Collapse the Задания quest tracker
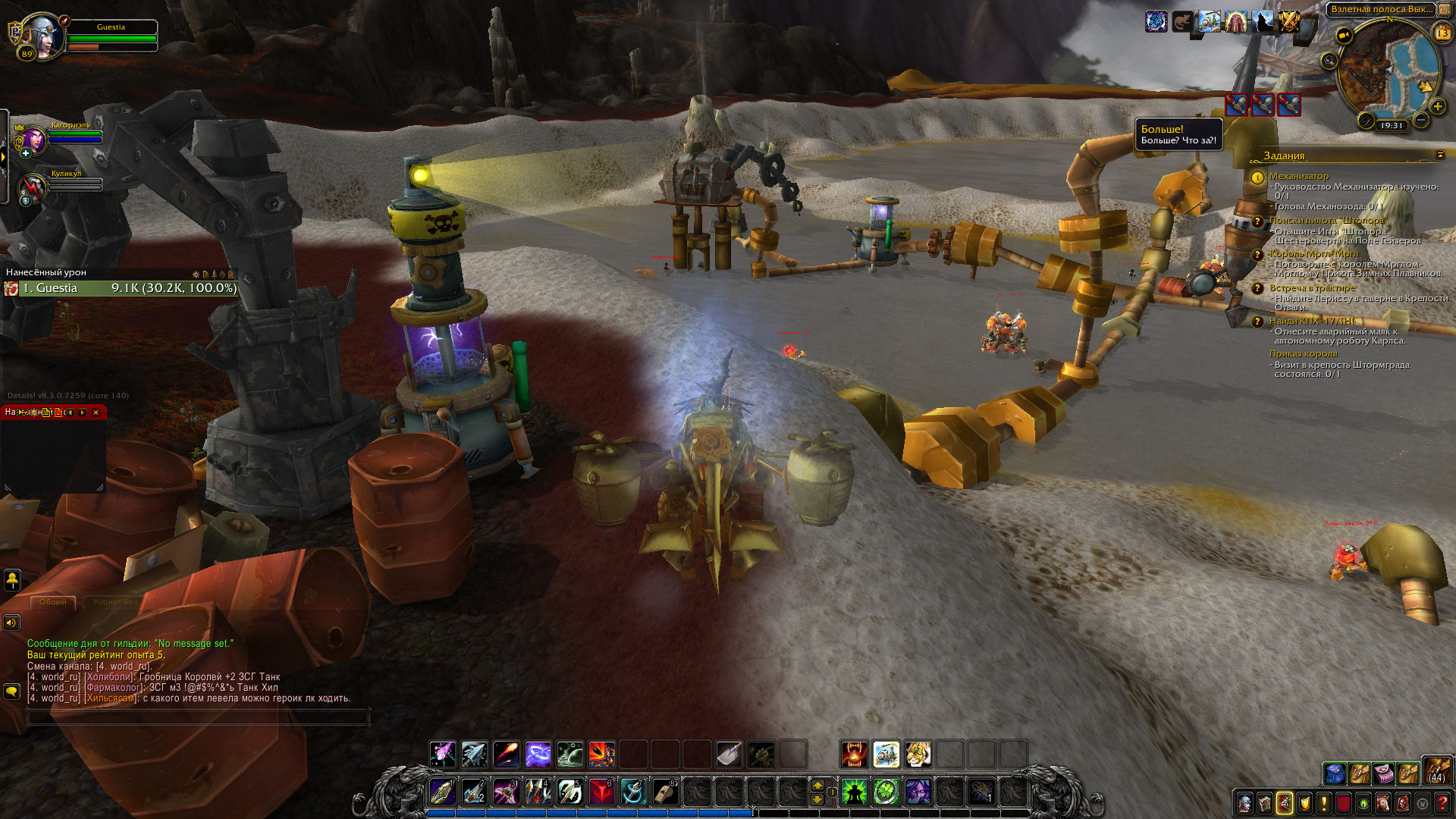Image resolution: width=1456 pixels, height=819 pixels. click(x=1440, y=155)
